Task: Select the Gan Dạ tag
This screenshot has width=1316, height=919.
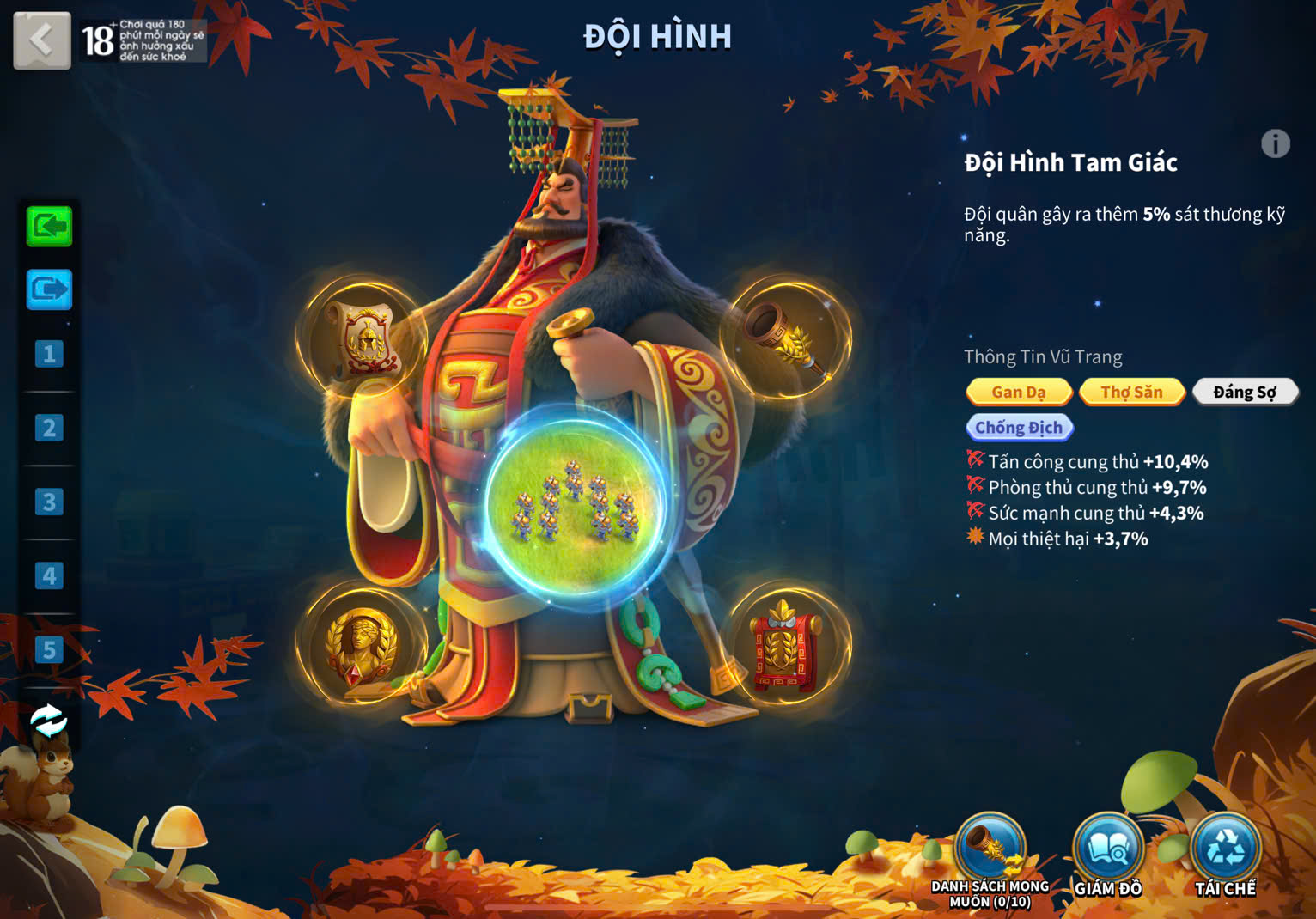Action: tap(1019, 393)
